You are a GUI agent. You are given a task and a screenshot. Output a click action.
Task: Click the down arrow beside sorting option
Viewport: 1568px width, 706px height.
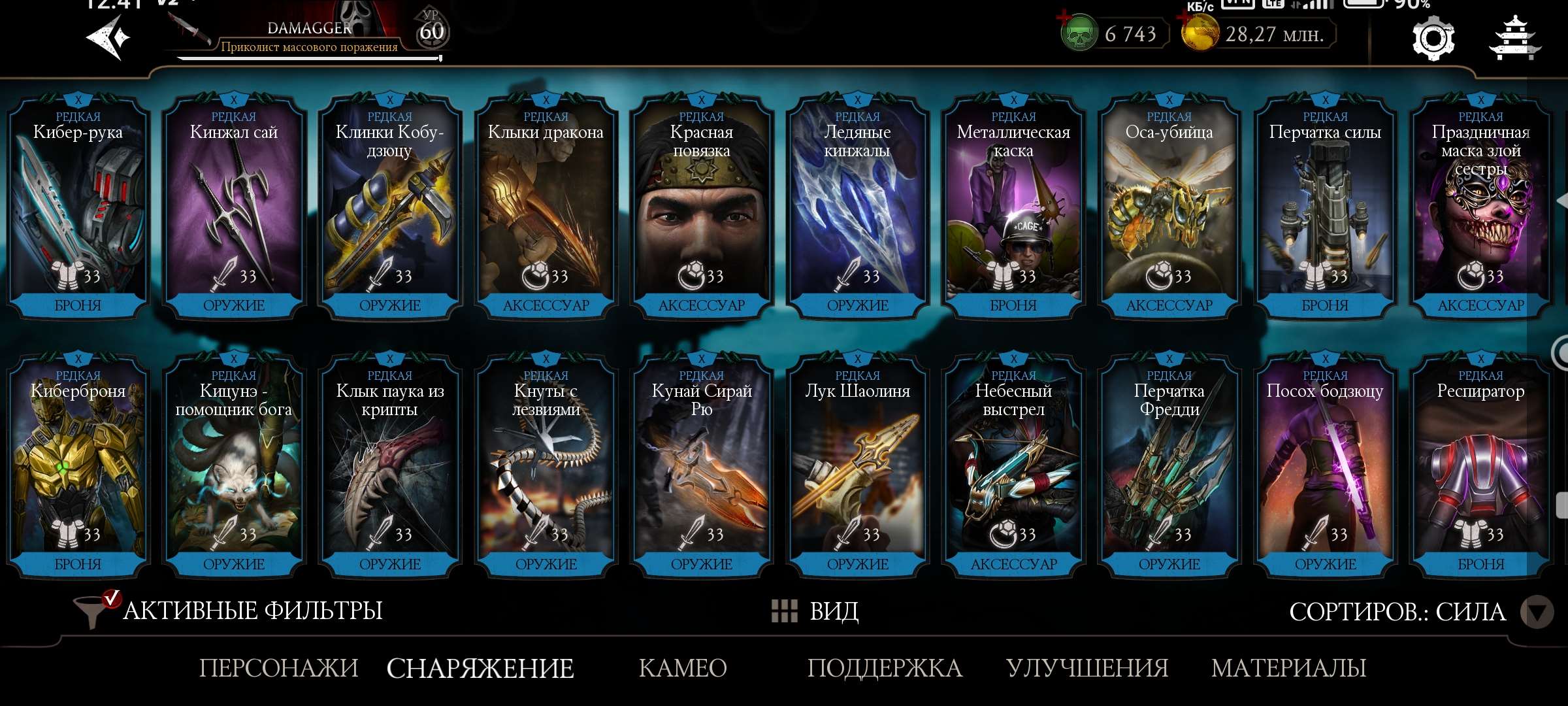[1539, 612]
